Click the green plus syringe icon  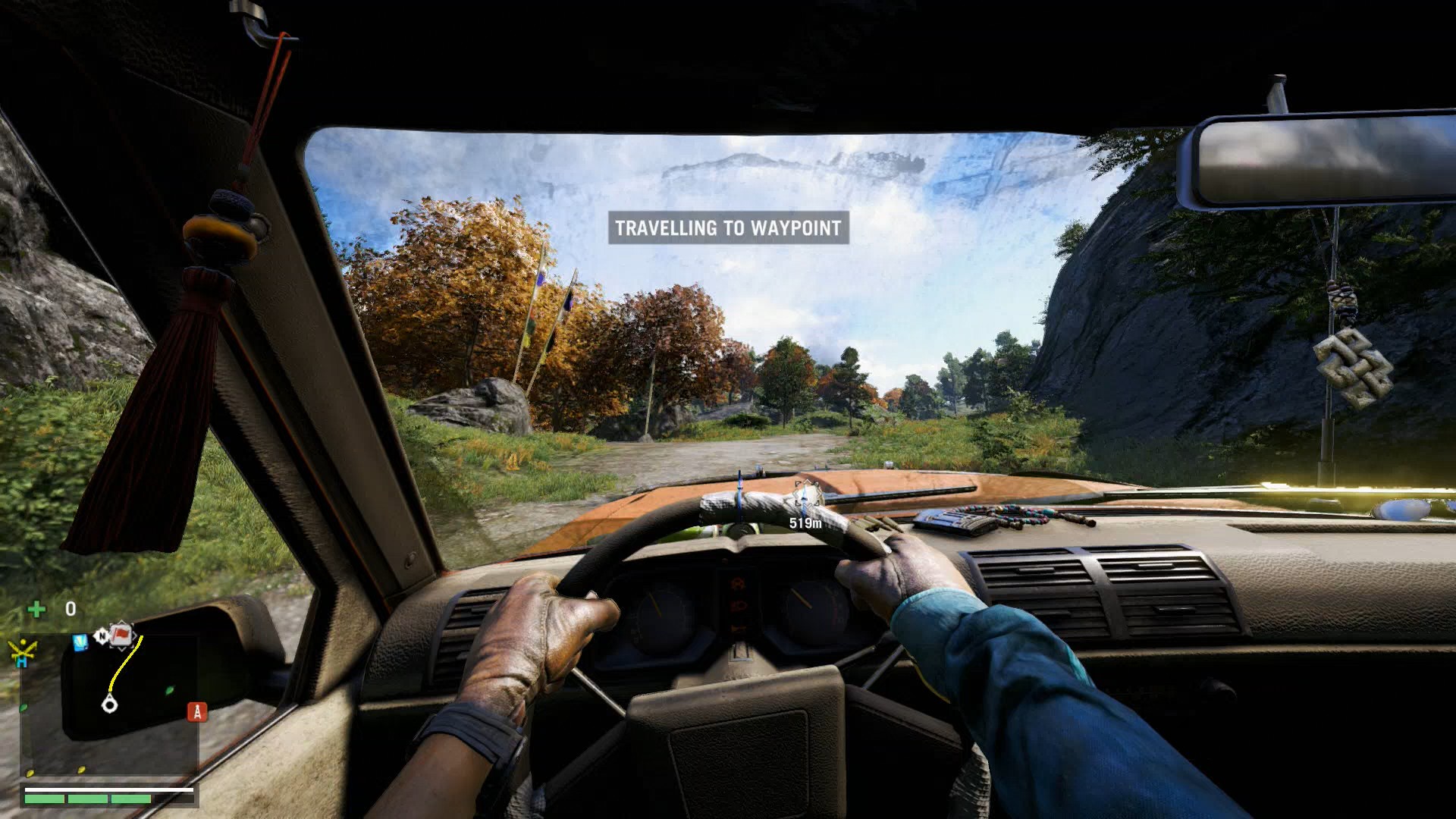click(35, 608)
